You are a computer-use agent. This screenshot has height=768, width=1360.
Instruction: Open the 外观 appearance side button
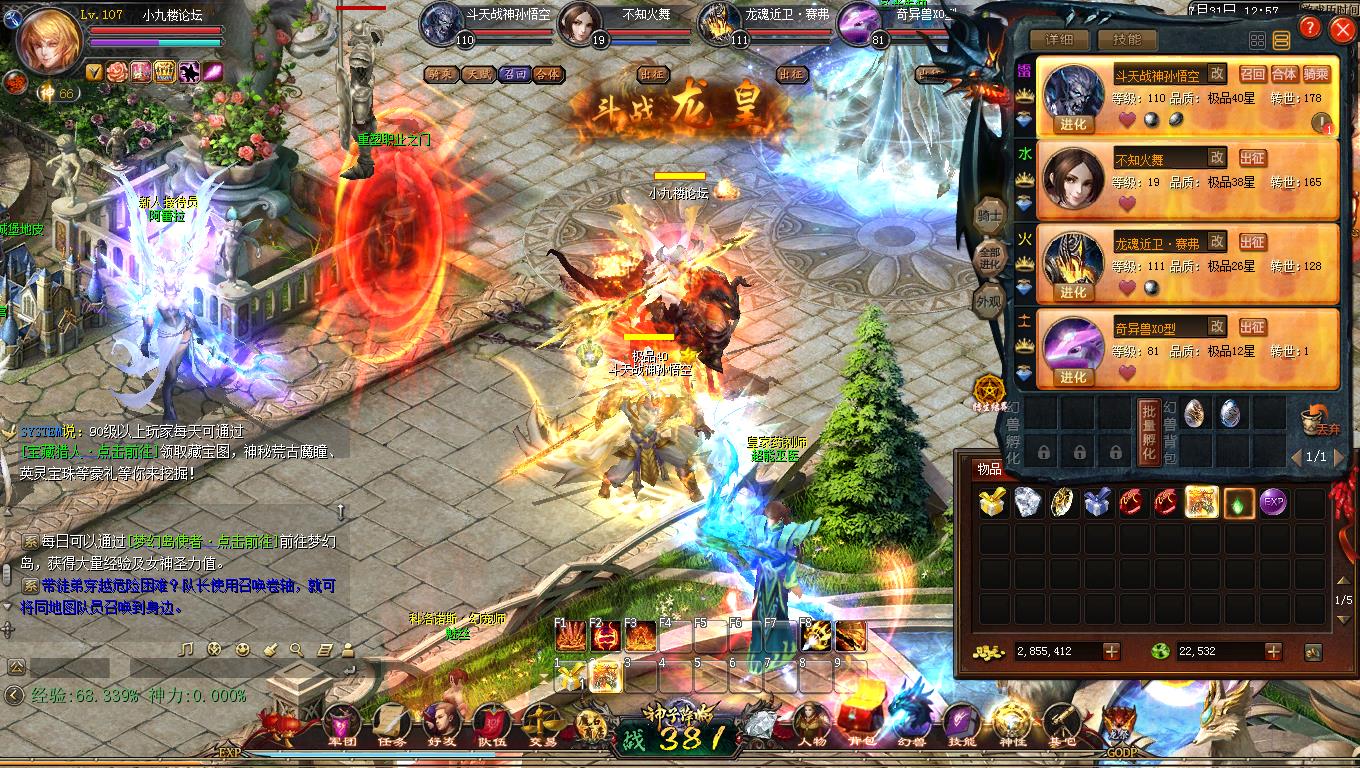coord(989,300)
